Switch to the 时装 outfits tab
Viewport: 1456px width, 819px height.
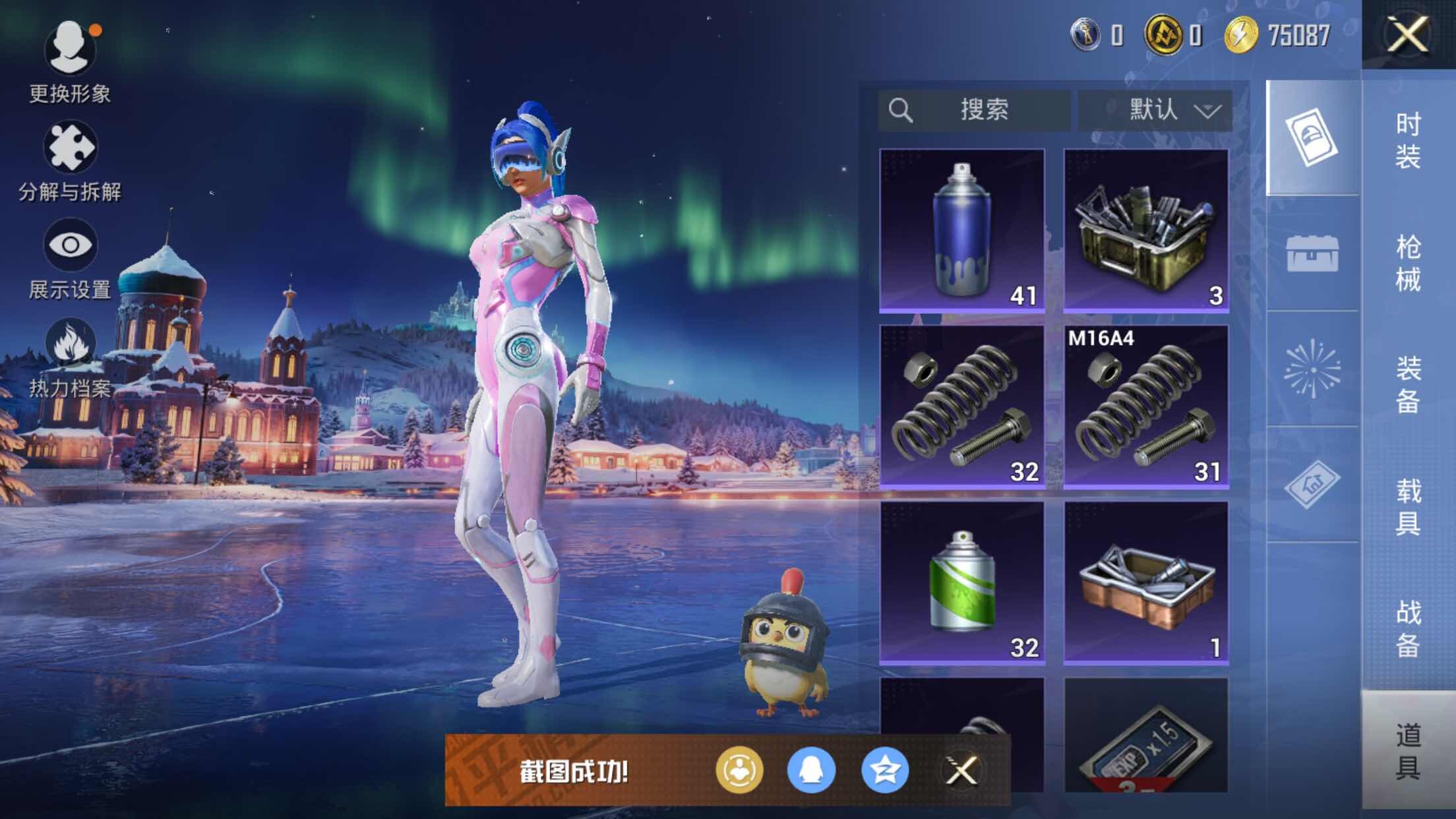[x=1408, y=140]
